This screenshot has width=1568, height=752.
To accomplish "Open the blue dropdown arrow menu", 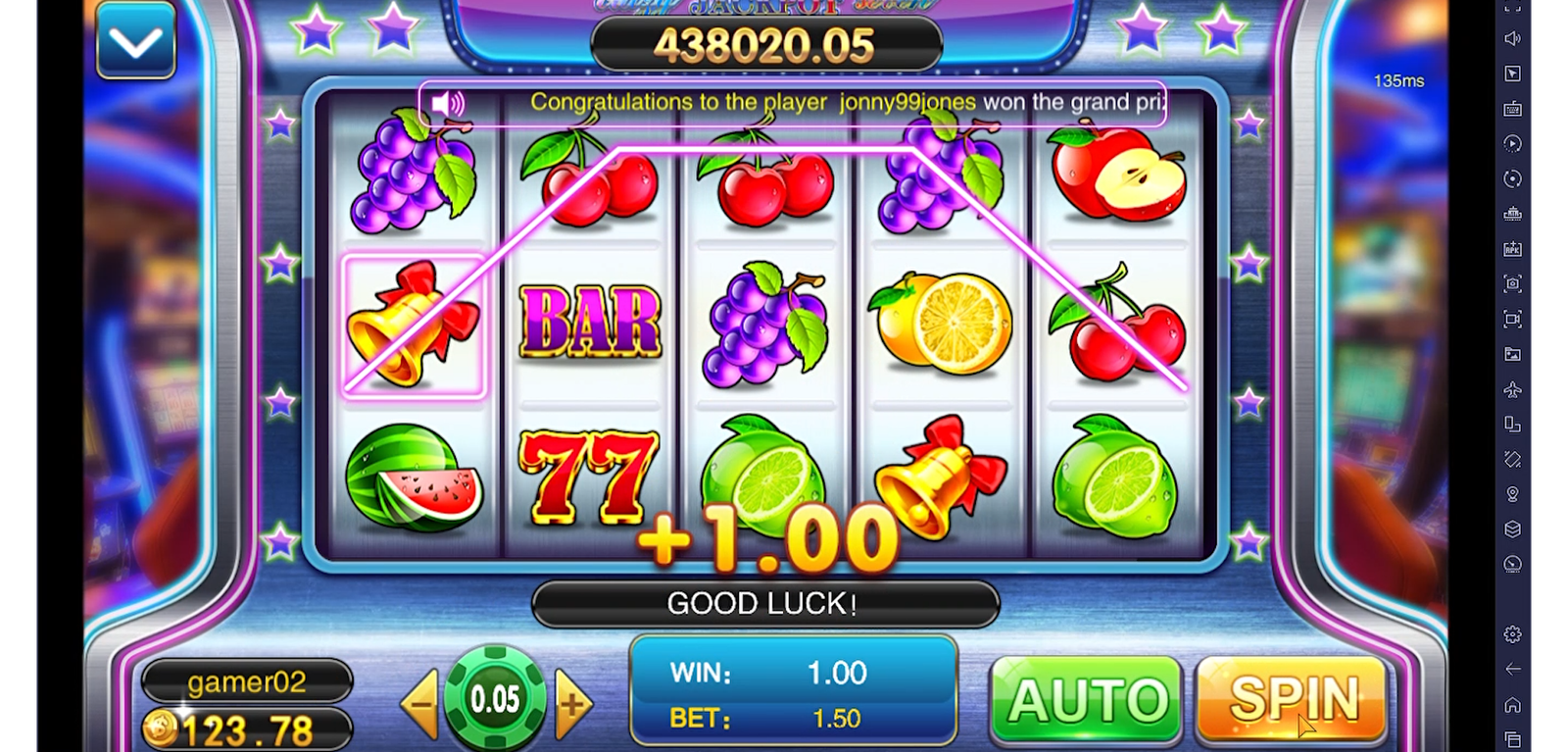I will tap(135, 42).
